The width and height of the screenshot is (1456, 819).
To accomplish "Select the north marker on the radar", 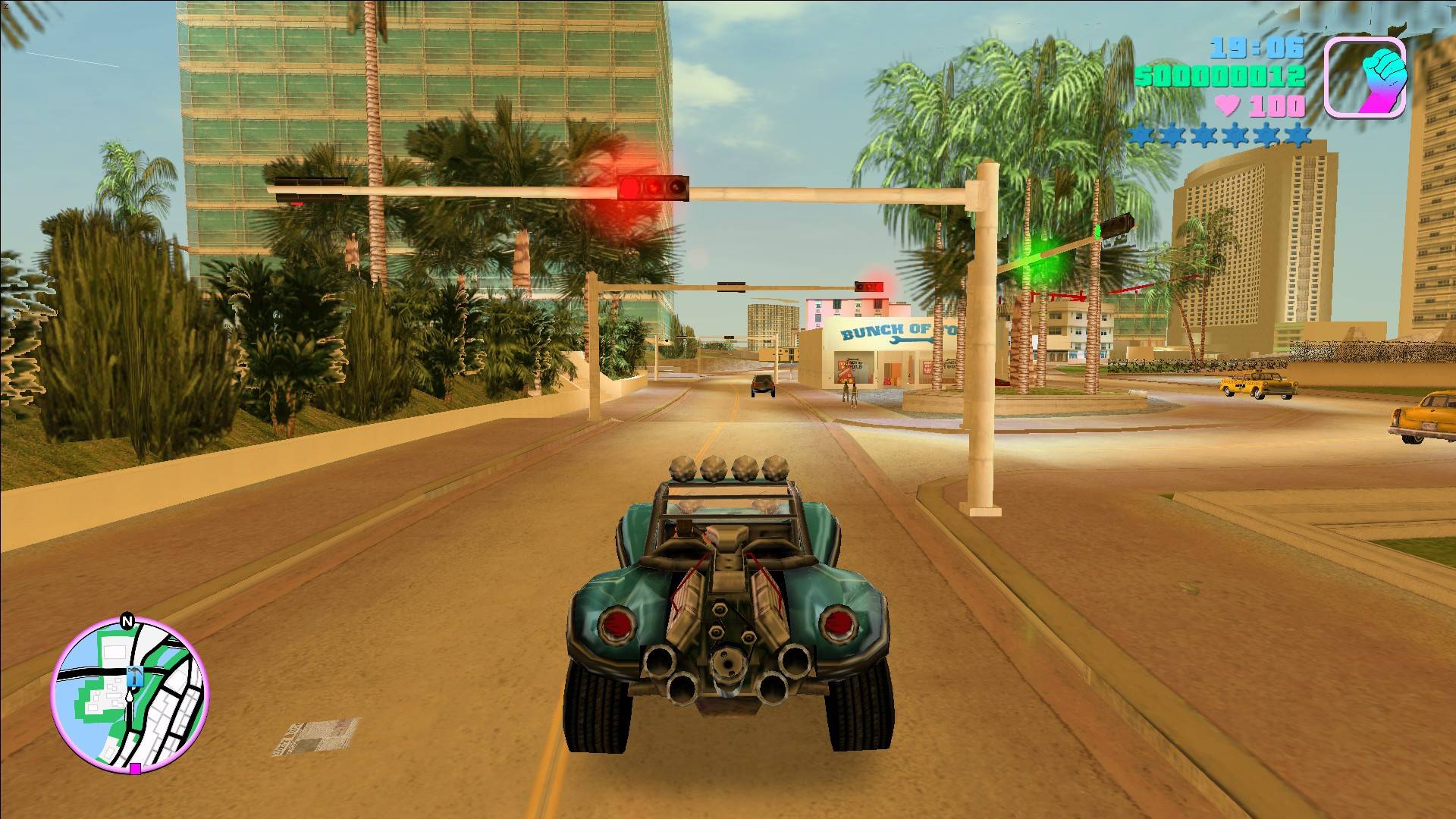I will (127, 622).
